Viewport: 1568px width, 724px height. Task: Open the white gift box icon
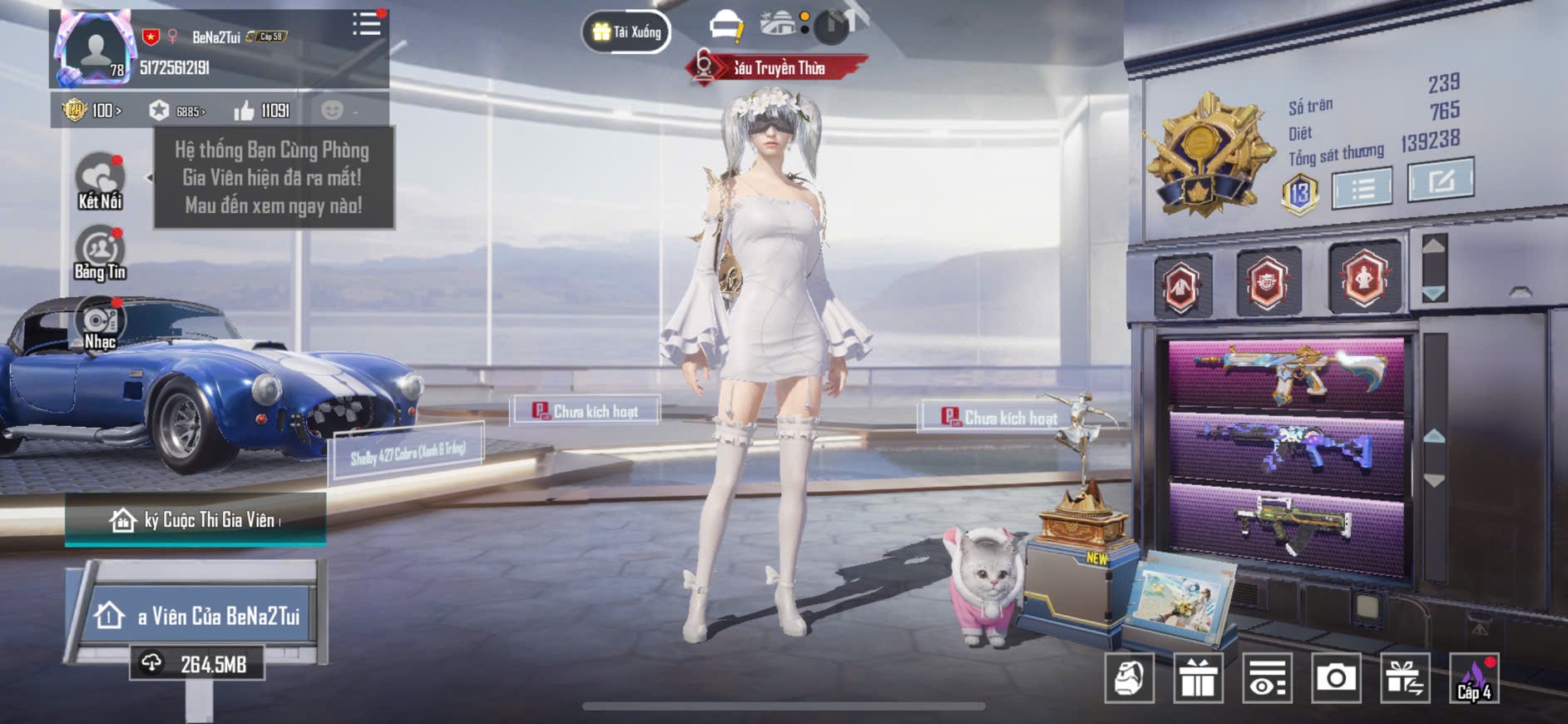coord(1198,678)
